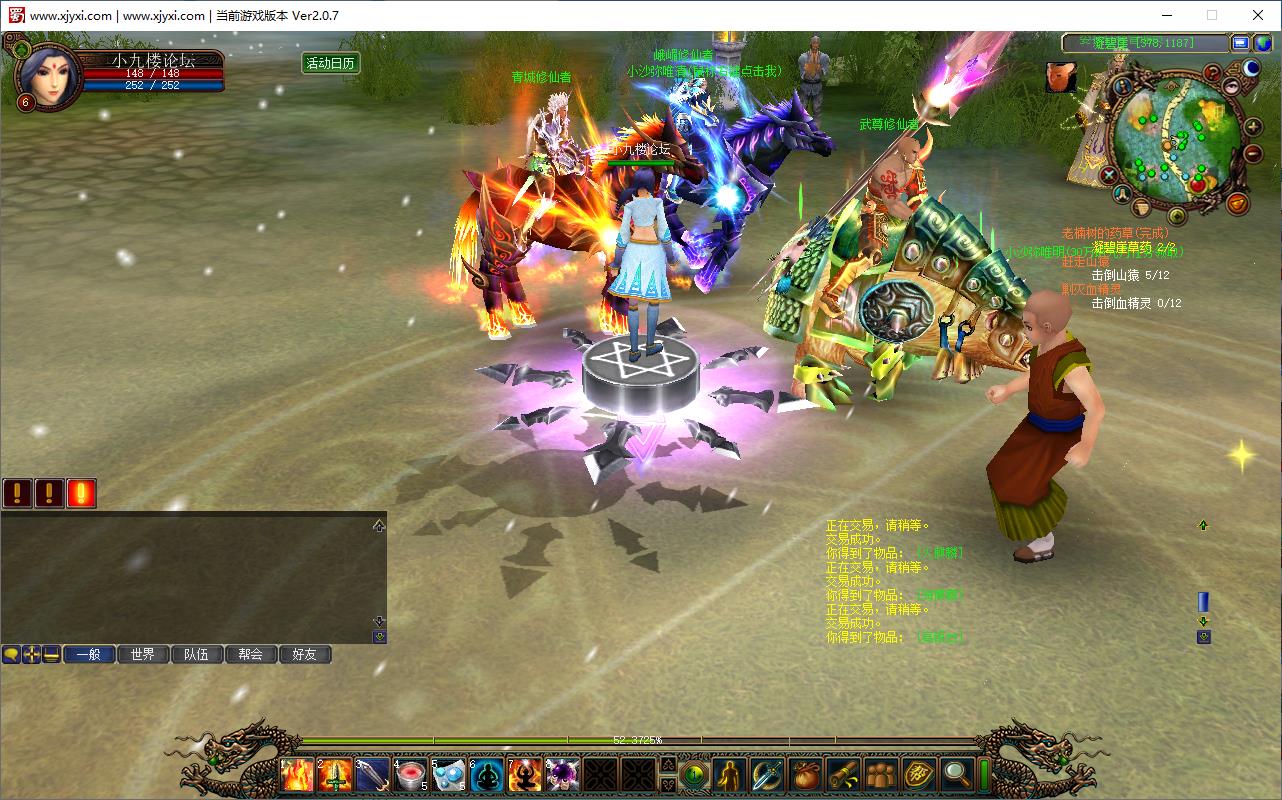Activate the blue meditation skill in slot 6
1282x800 pixels.
[x=487, y=775]
